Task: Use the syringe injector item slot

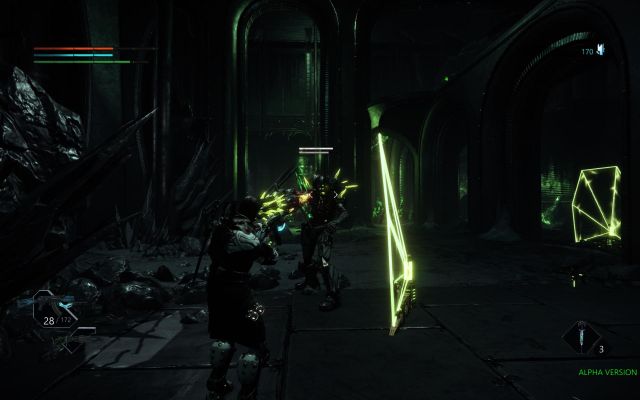Action: 581,339
